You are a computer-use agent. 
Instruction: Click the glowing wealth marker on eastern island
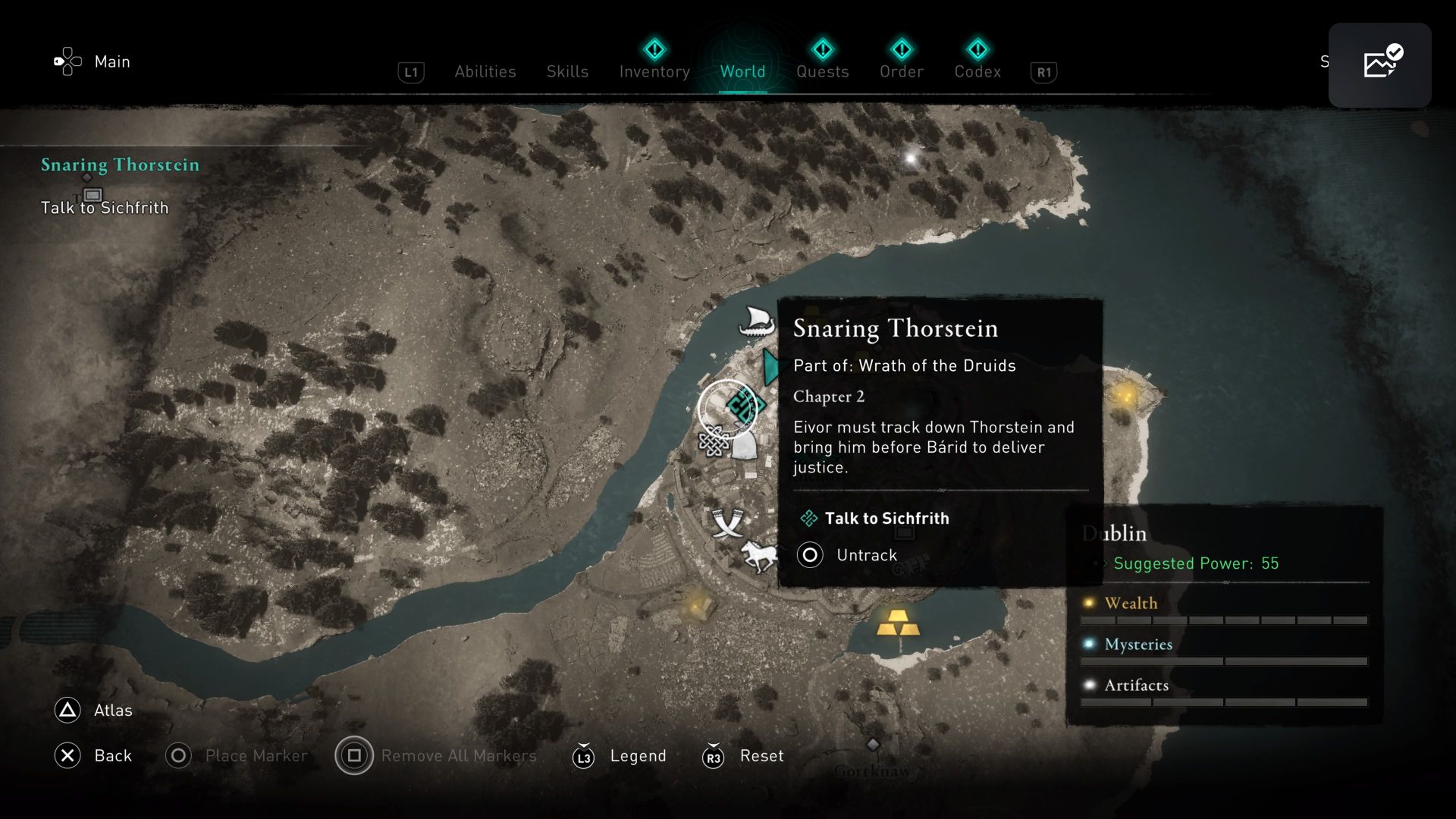click(1124, 395)
